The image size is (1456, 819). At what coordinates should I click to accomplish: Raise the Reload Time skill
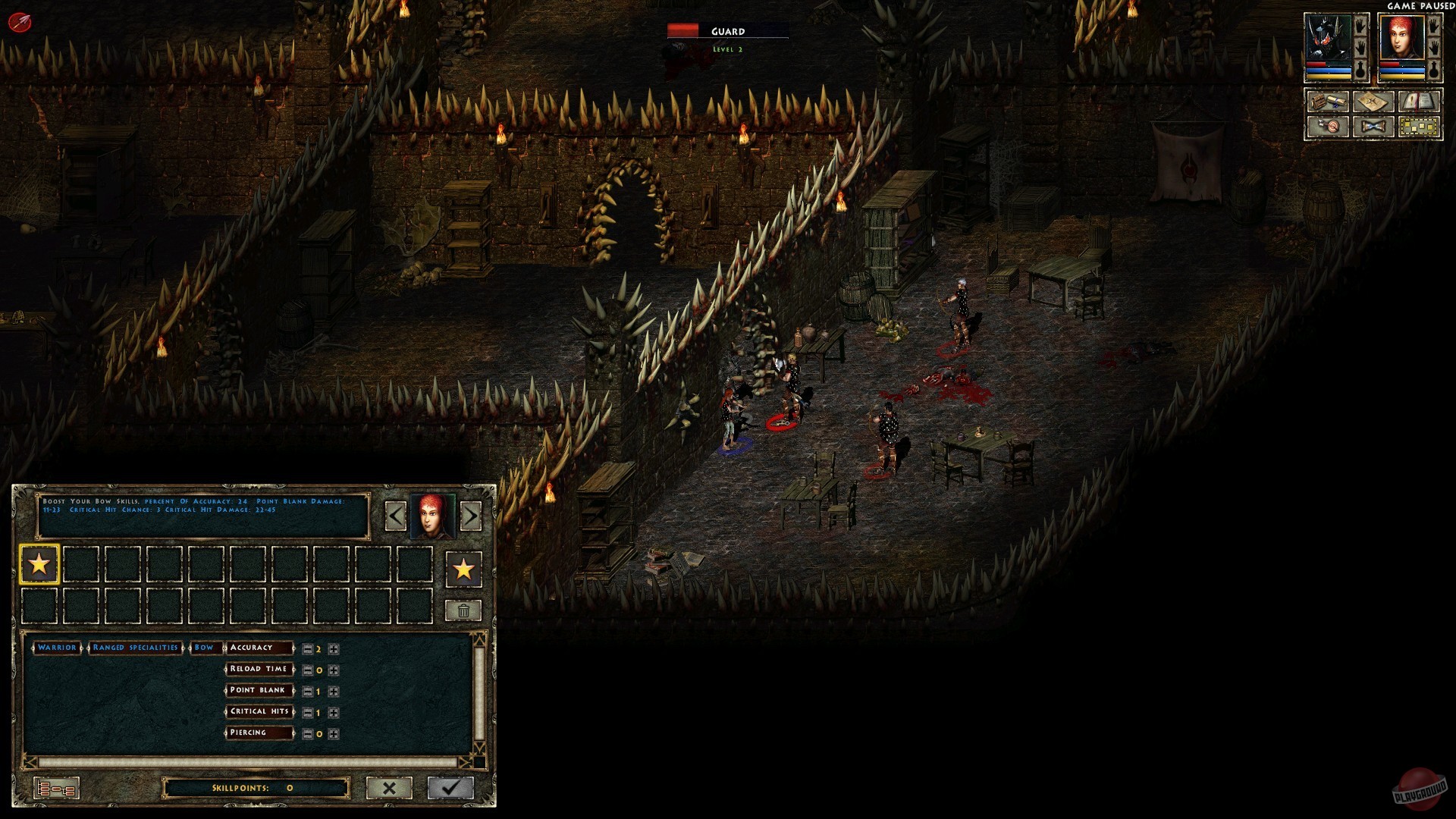pyautogui.click(x=334, y=670)
